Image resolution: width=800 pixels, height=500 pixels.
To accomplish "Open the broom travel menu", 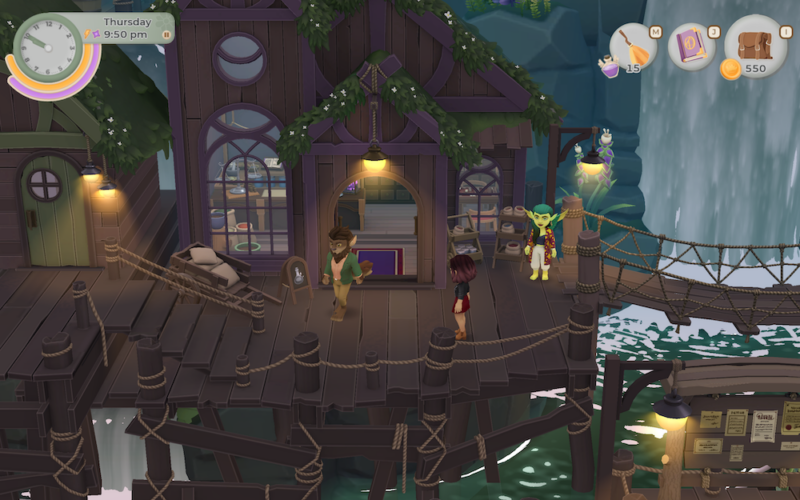I will coord(634,46).
